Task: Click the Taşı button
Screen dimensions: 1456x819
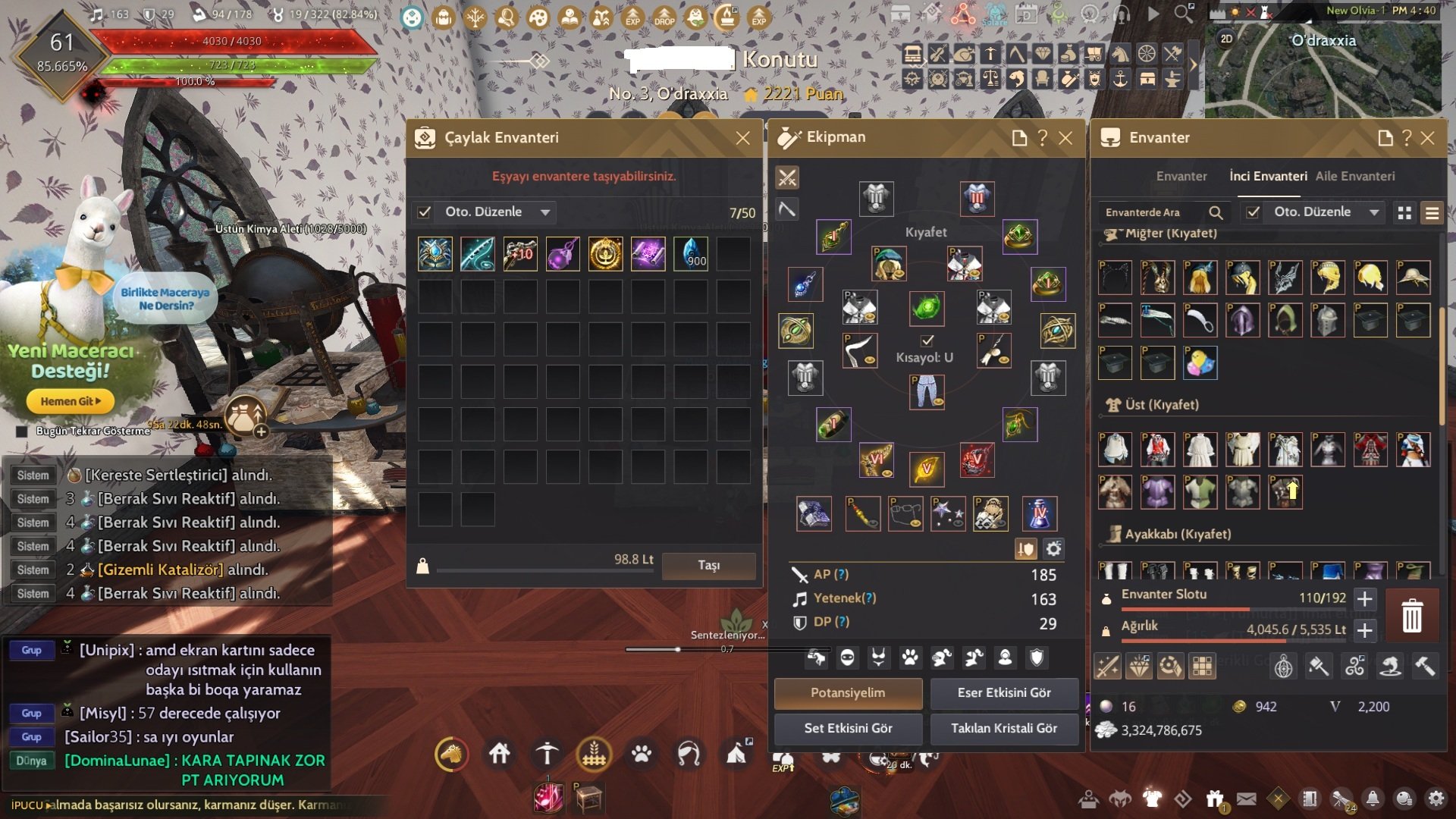Action: click(x=708, y=566)
